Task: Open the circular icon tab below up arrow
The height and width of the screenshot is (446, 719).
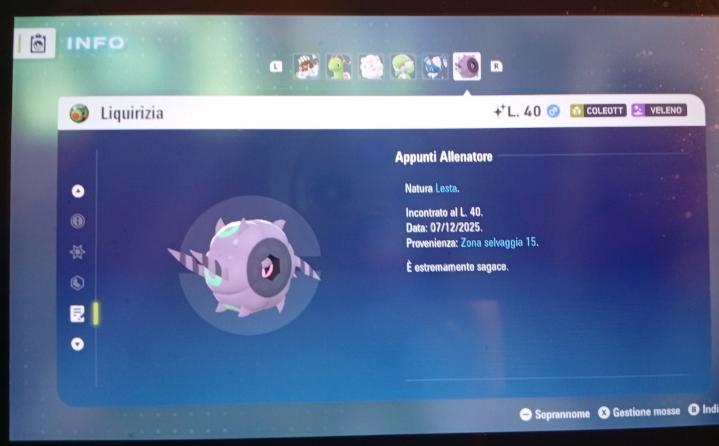Action: coord(78,221)
